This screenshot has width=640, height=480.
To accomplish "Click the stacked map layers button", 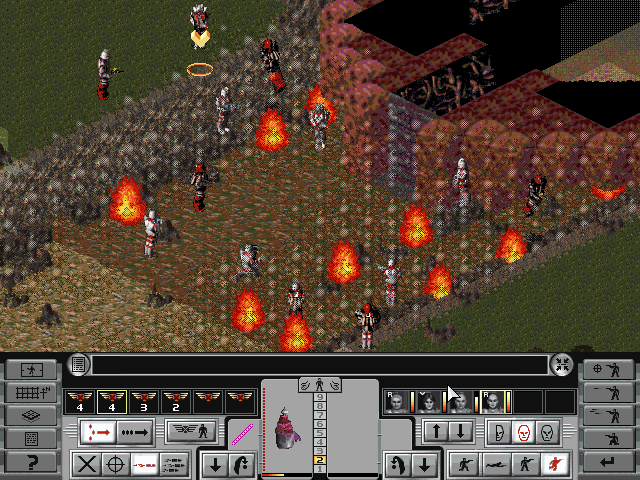I will 31,416.
